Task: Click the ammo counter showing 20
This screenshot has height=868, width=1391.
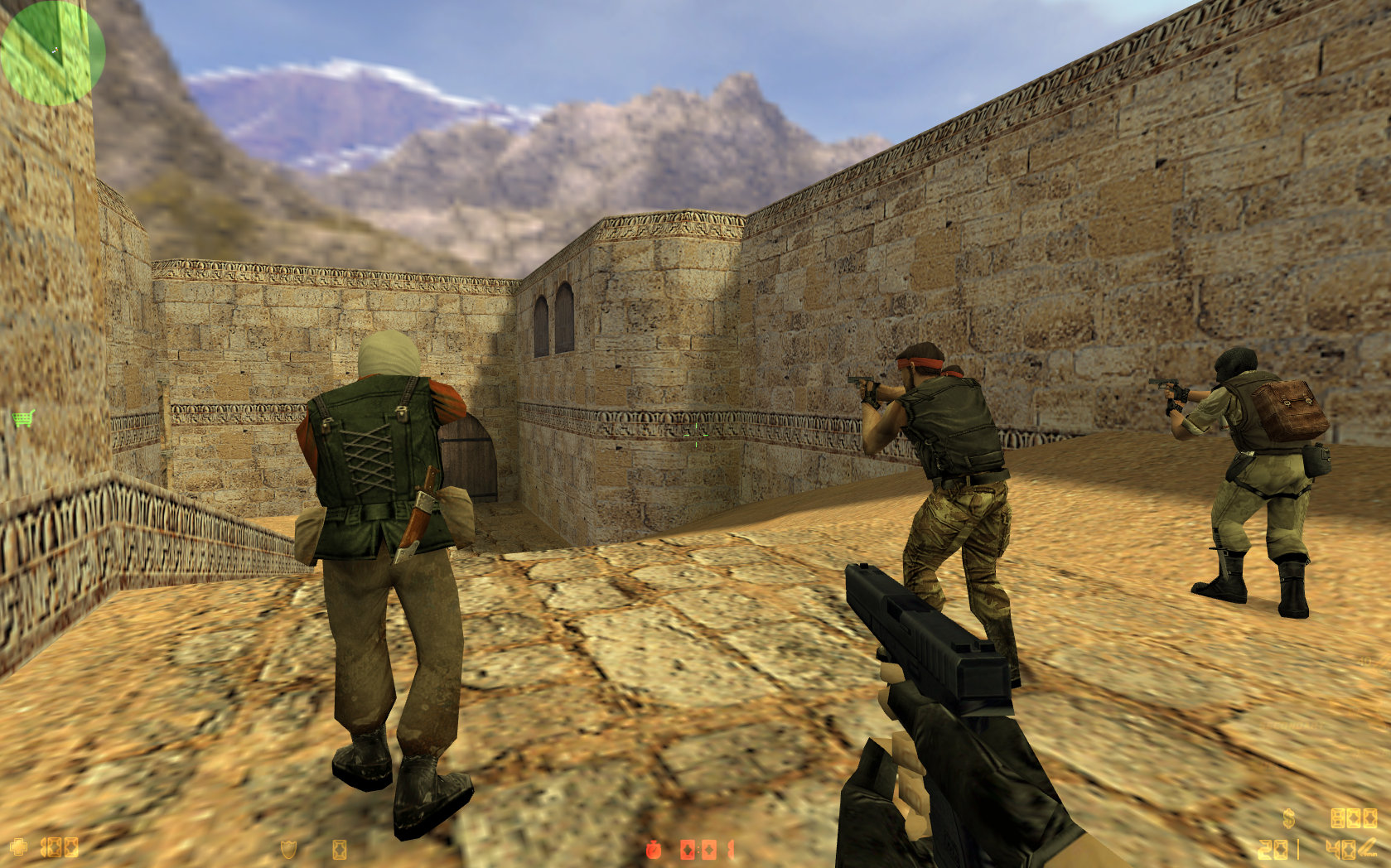Action: (x=1273, y=850)
